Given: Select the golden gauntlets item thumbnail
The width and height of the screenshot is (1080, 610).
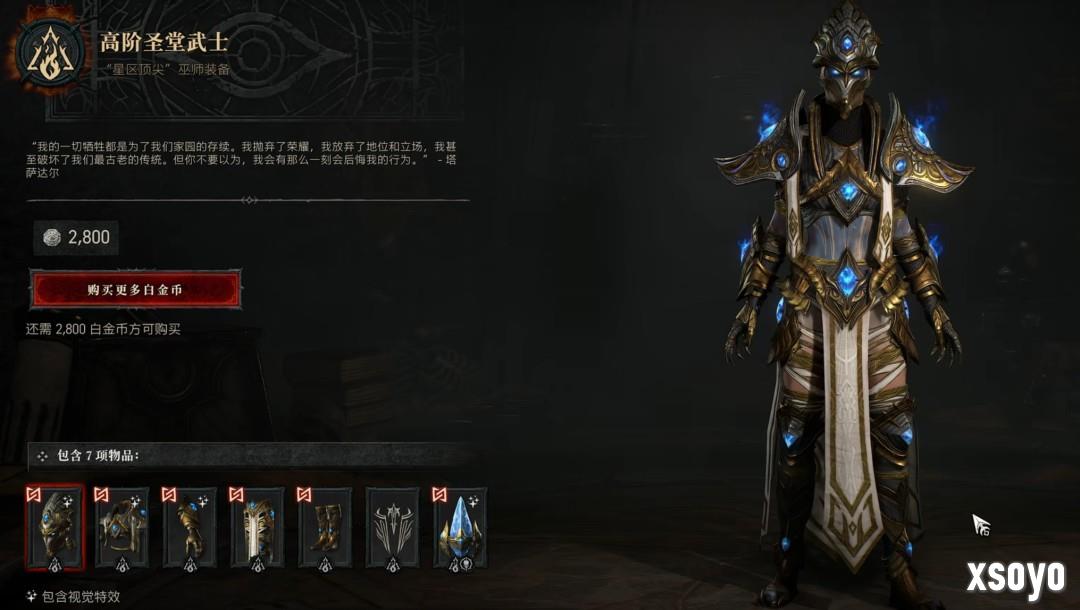Looking at the screenshot, I should 190,527.
